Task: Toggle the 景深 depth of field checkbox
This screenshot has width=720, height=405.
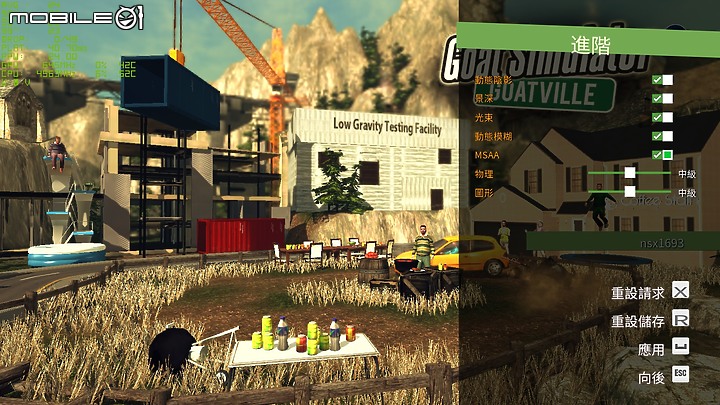Action: tap(662, 99)
